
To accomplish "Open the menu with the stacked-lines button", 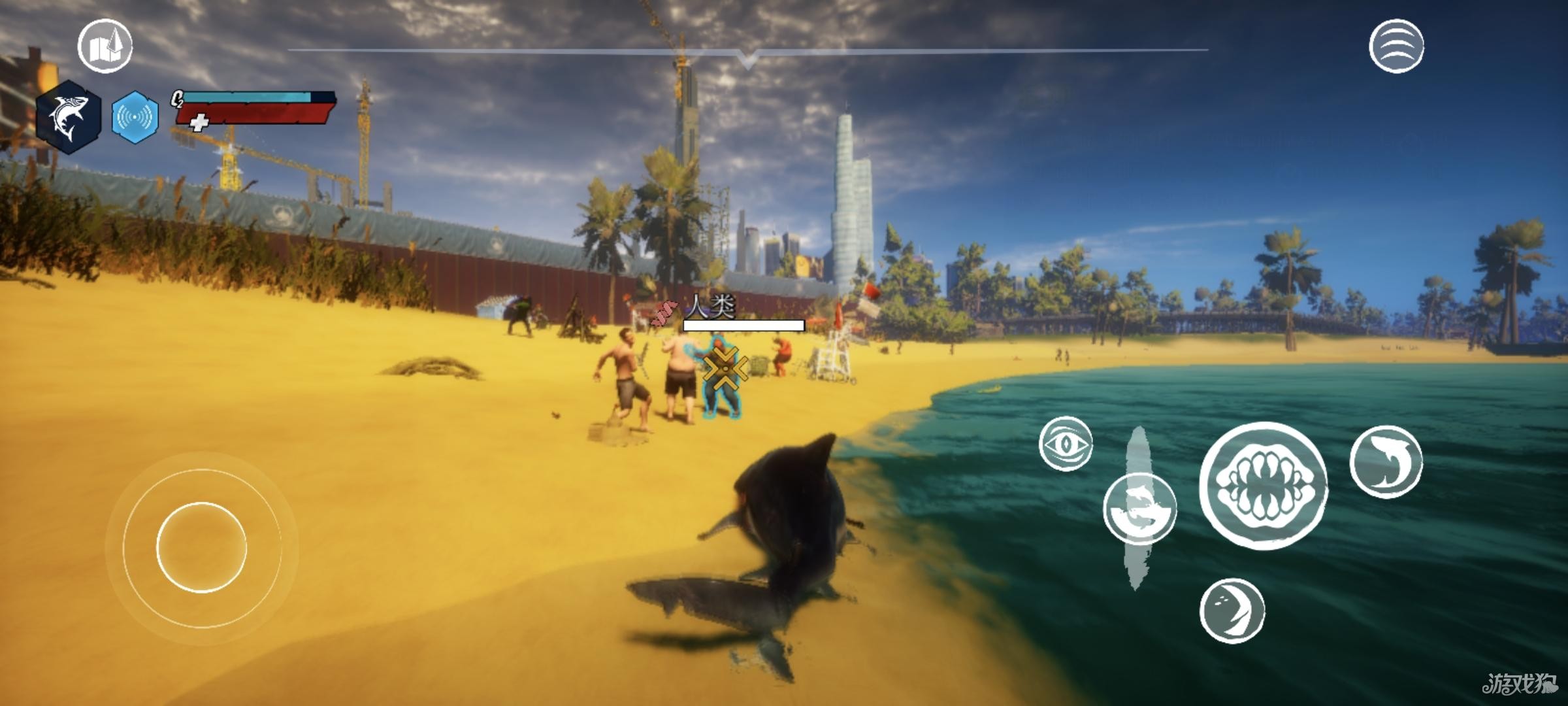I will pos(1396,46).
